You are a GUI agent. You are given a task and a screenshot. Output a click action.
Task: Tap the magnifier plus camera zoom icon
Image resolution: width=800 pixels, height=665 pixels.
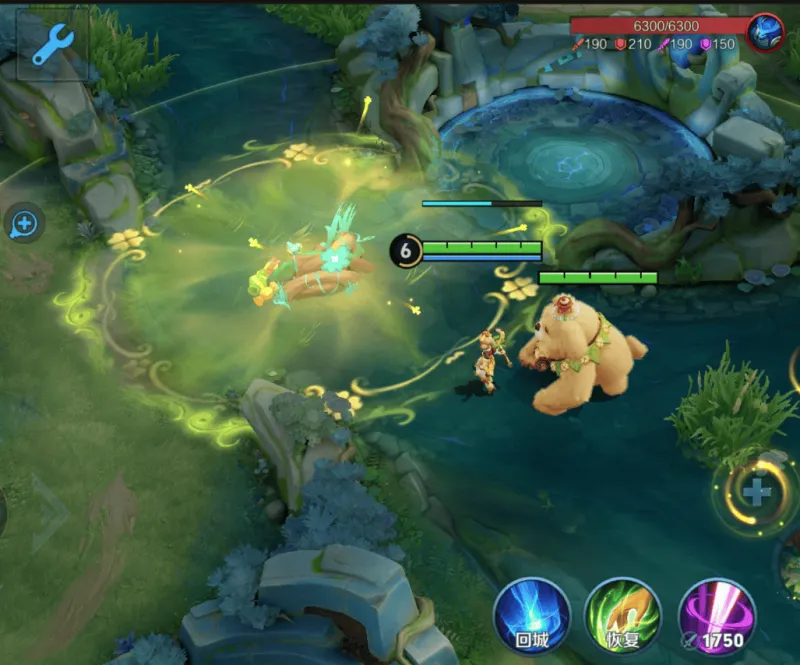pyautogui.click(x=24, y=223)
